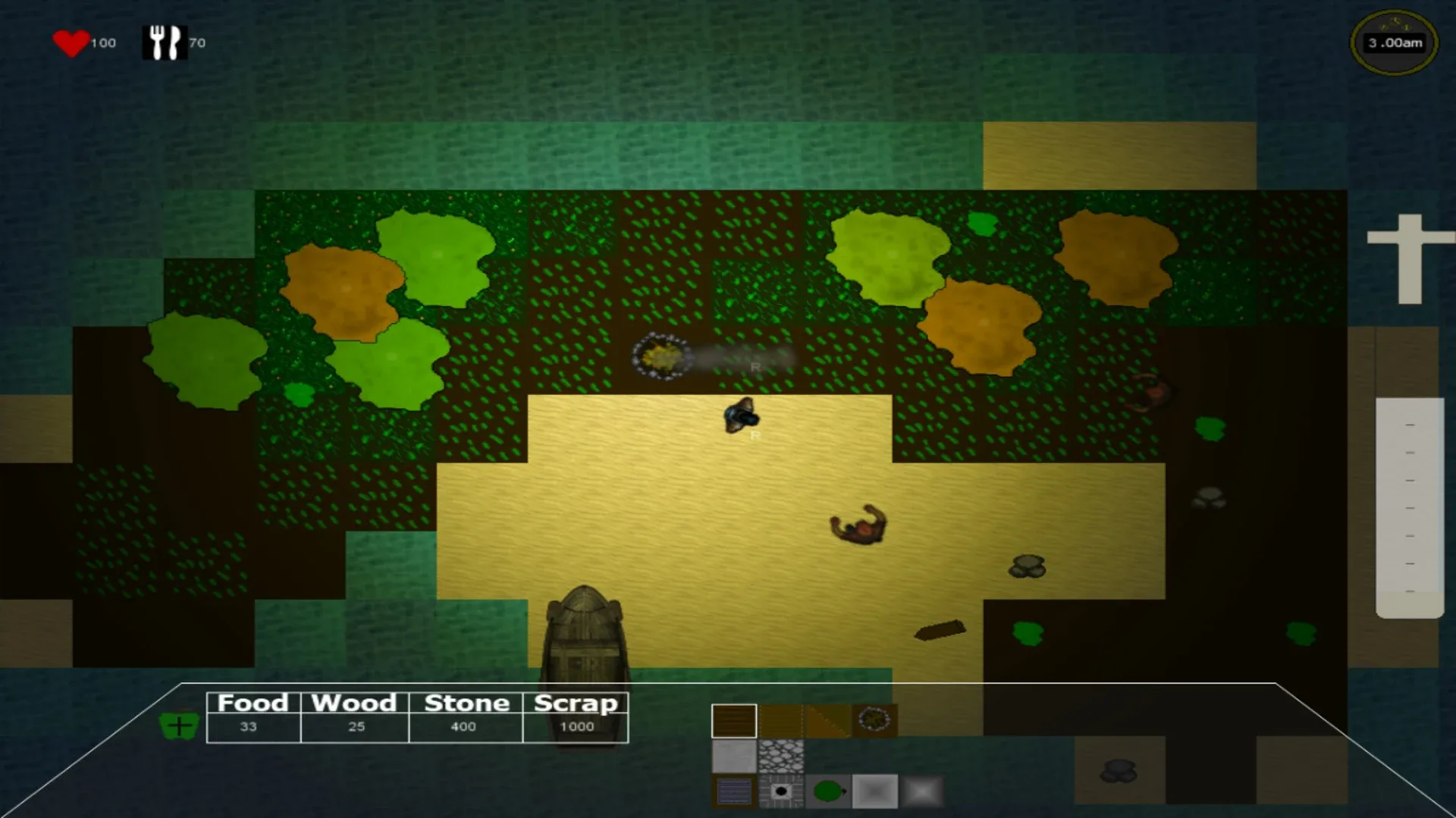Select the wooden floor tile in the build palette

[734, 720]
